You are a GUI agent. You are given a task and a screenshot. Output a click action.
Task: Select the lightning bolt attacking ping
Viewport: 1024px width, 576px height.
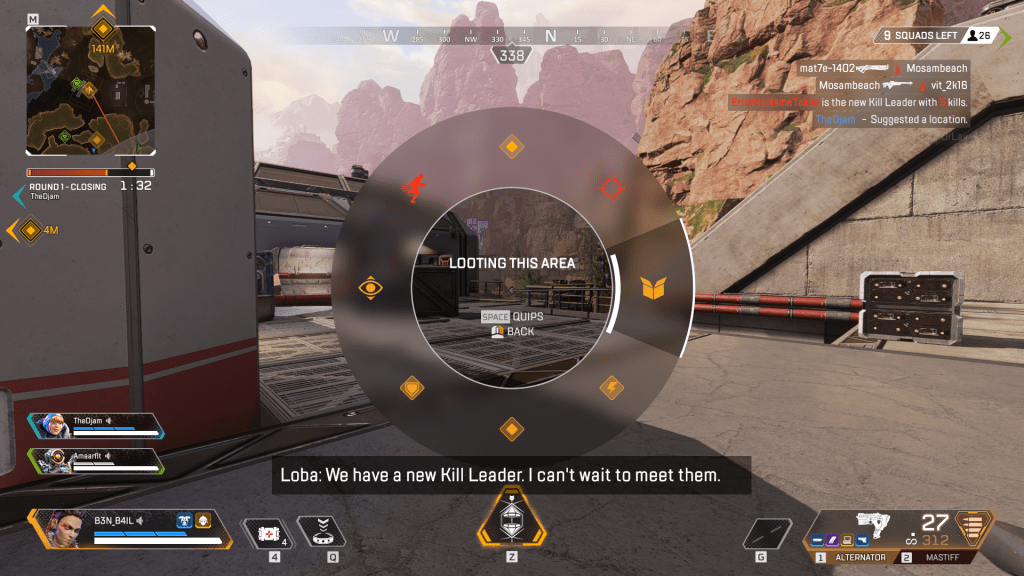(x=611, y=387)
